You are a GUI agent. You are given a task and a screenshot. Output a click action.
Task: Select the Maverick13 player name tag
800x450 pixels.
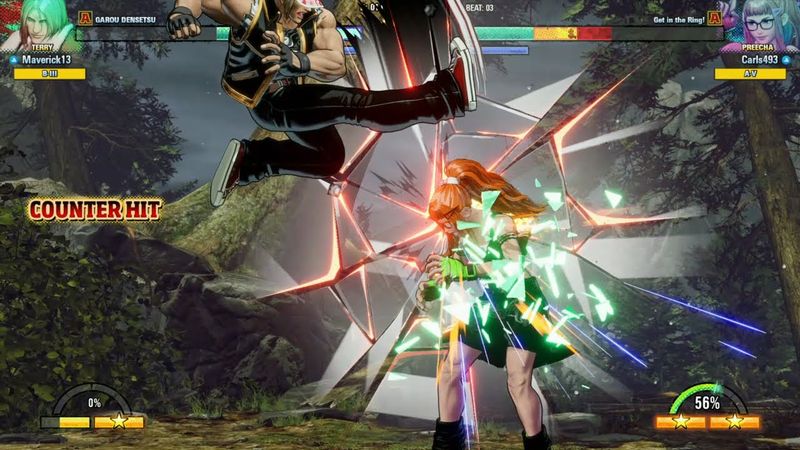47,60
